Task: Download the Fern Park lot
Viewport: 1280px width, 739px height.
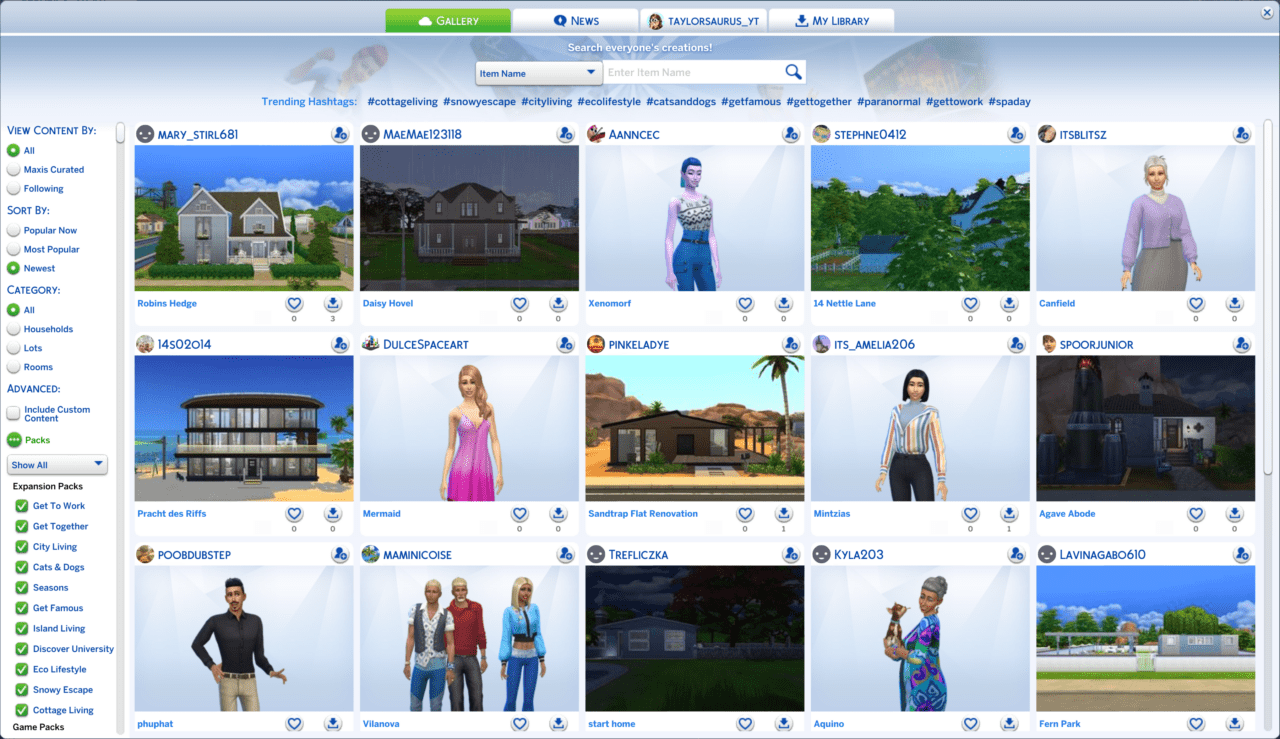Action: [x=1234, y=723]
